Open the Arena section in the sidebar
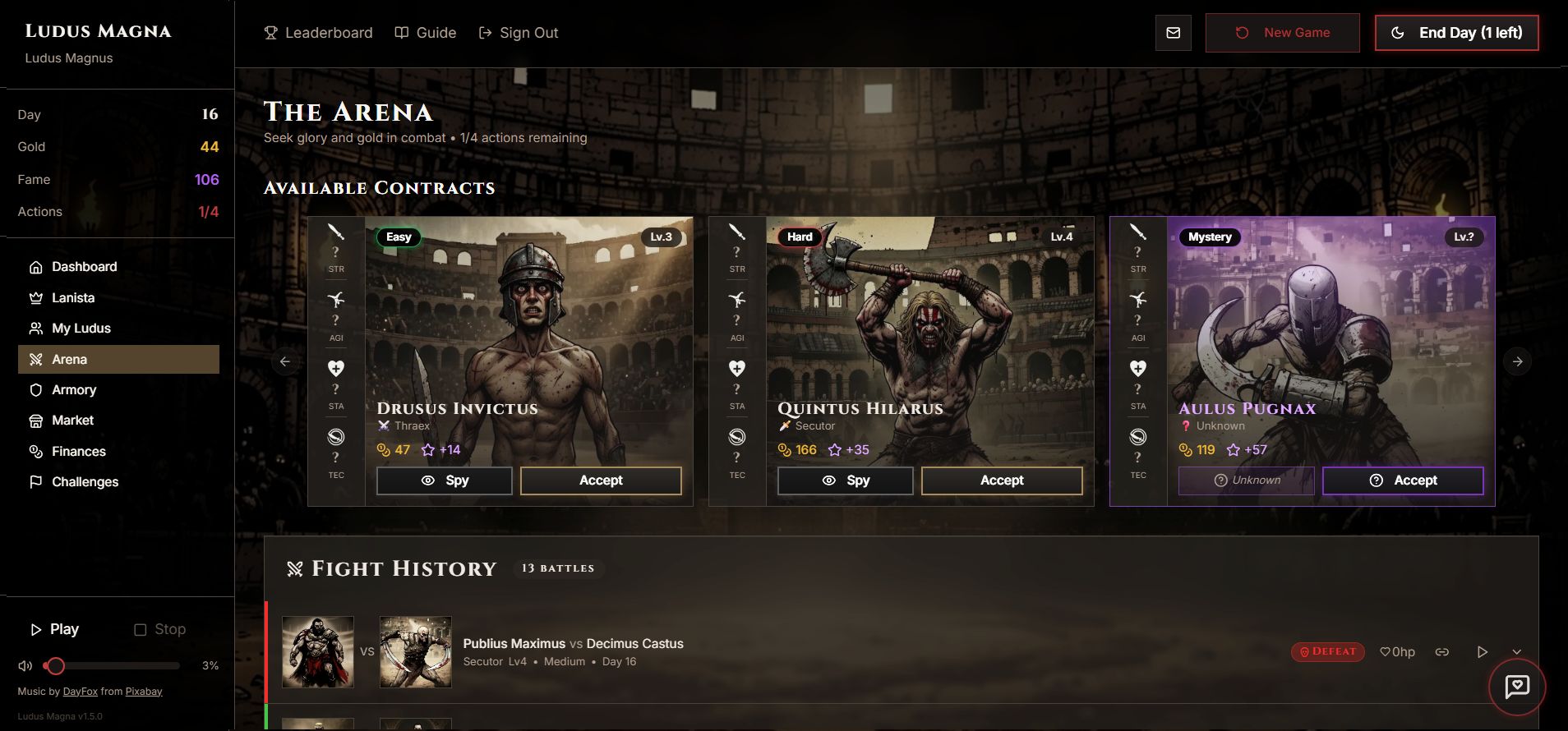 [70, 359]
